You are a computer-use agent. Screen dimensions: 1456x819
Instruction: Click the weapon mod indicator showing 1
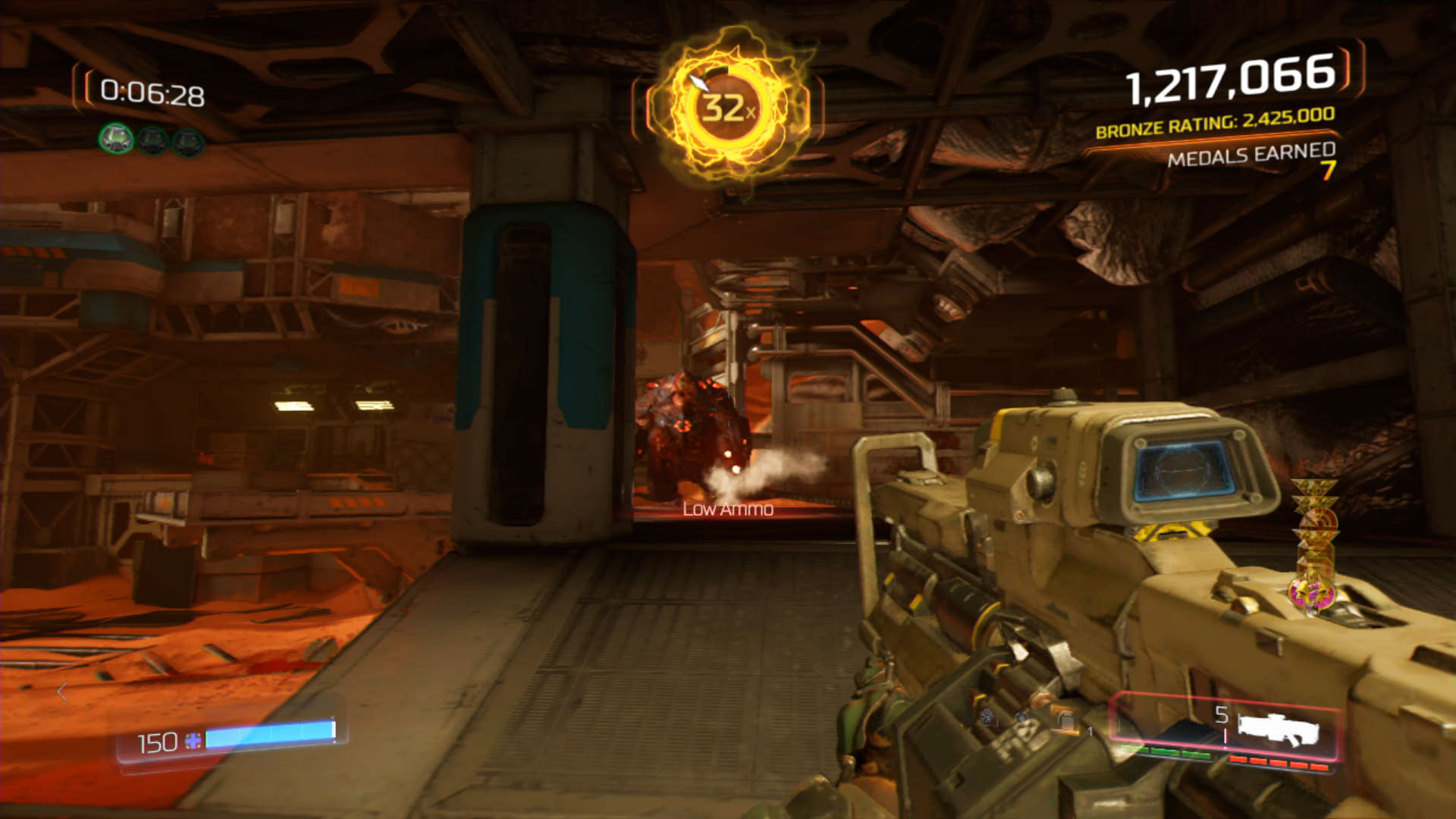(x=1090, y=730)
